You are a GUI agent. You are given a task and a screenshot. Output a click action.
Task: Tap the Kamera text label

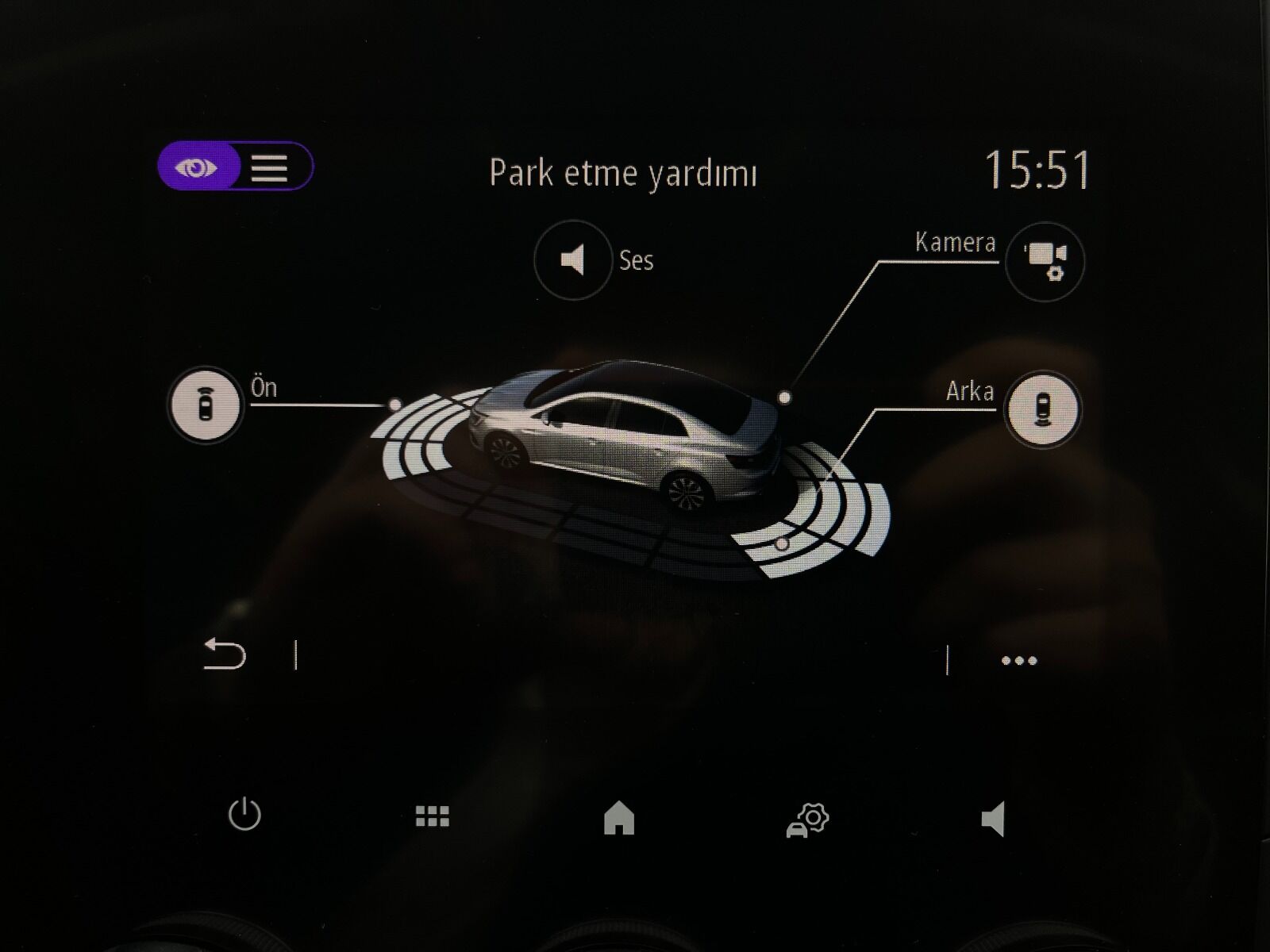[955, 243]
